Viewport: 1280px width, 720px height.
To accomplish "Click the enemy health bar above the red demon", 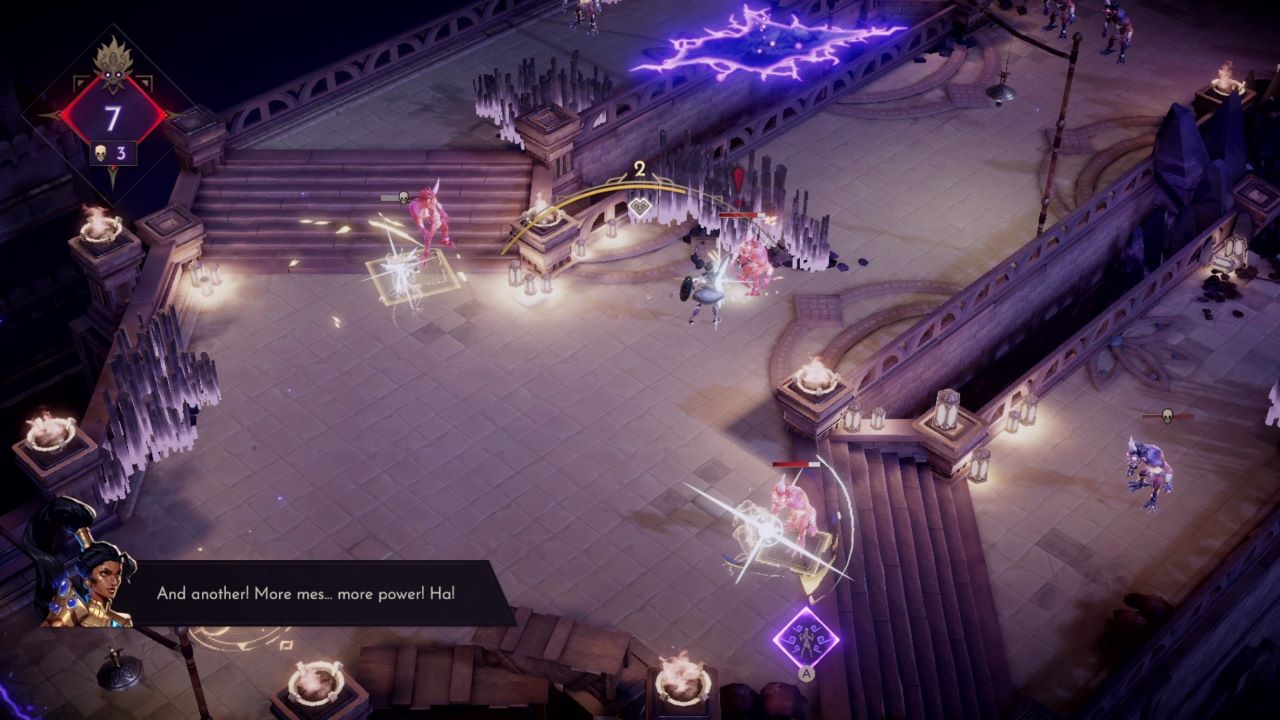I will coord(743,215).
